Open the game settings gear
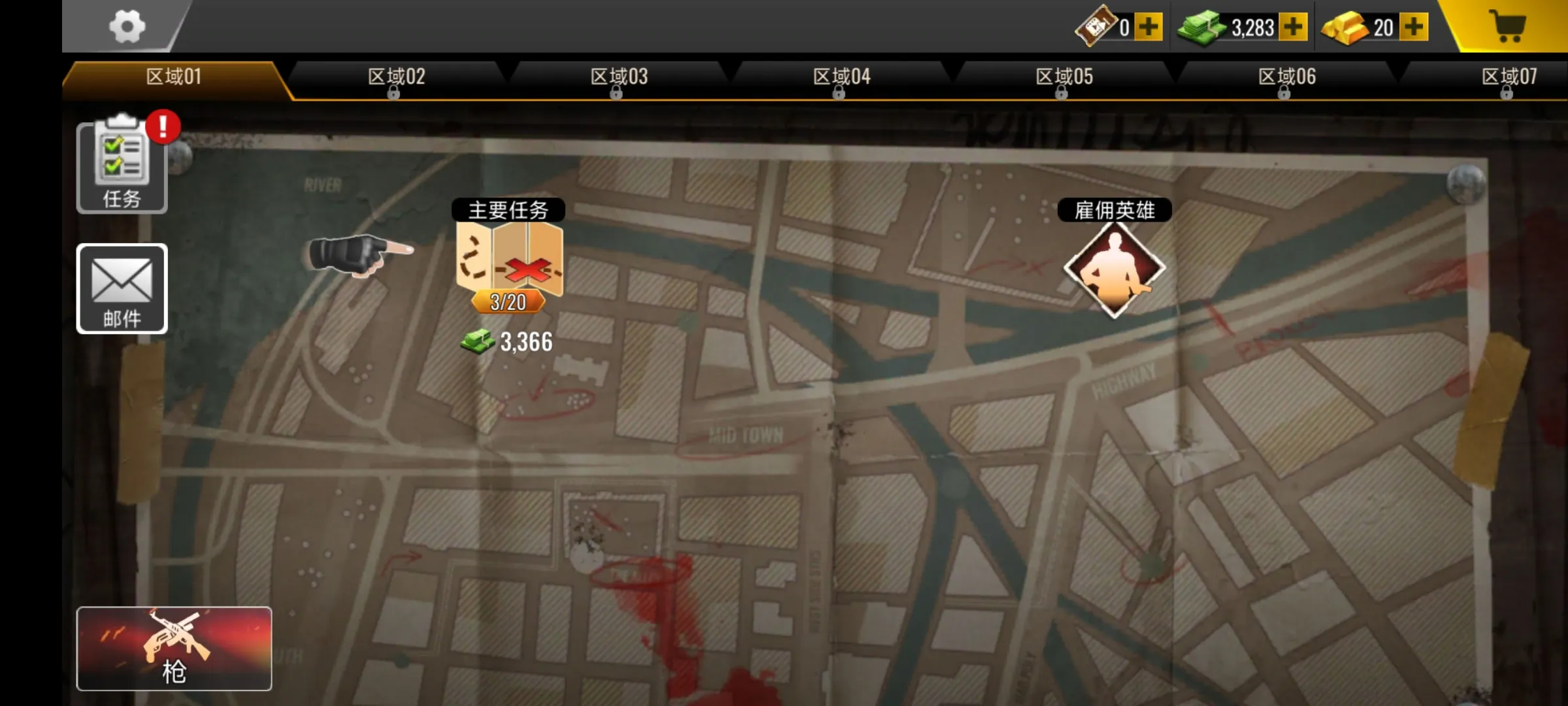Image resolution: width=1568 pixels, height=706 pixels. 128,26
